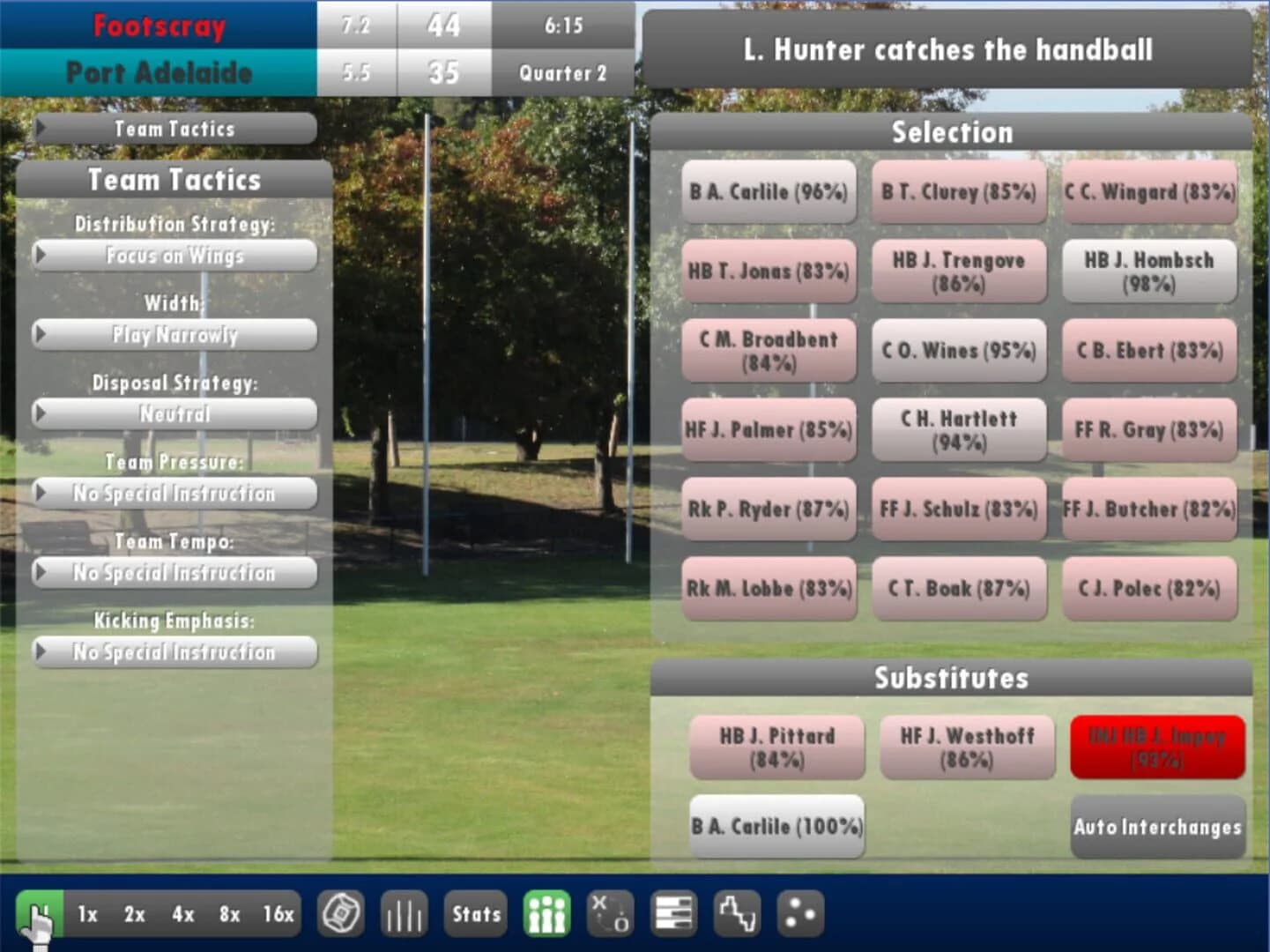1270x952 pixels.
Task: Select player C O. Wines from Selection
Action: (x=958, y=351)
